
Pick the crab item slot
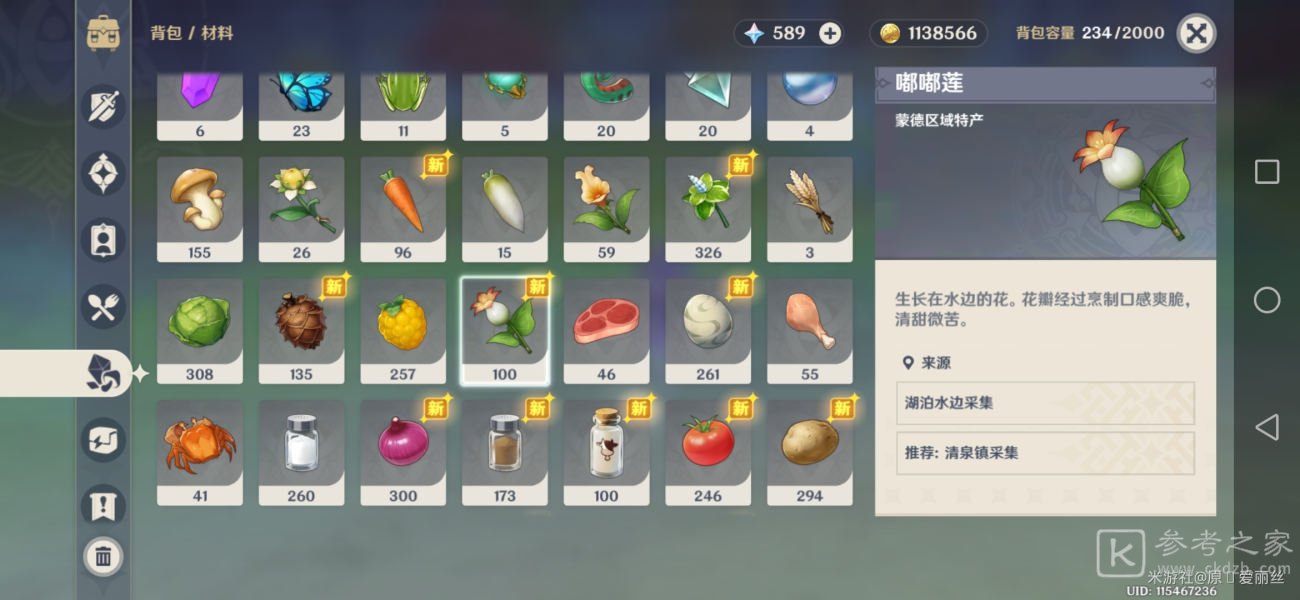[x=200, y=452]
